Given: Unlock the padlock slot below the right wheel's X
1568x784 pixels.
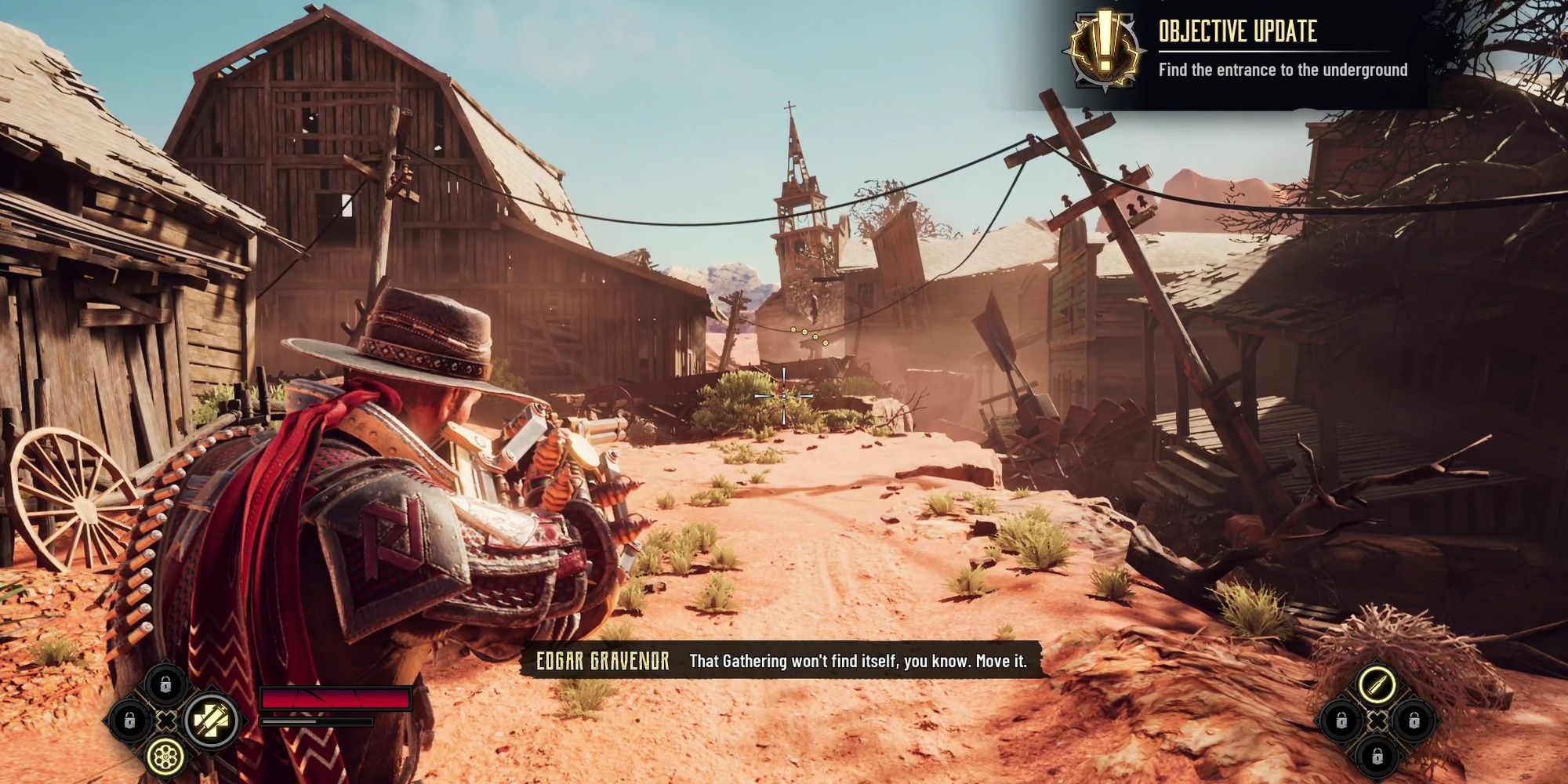Looking at the screenshot, I should pyautogui.click(x=1377, y=757).
